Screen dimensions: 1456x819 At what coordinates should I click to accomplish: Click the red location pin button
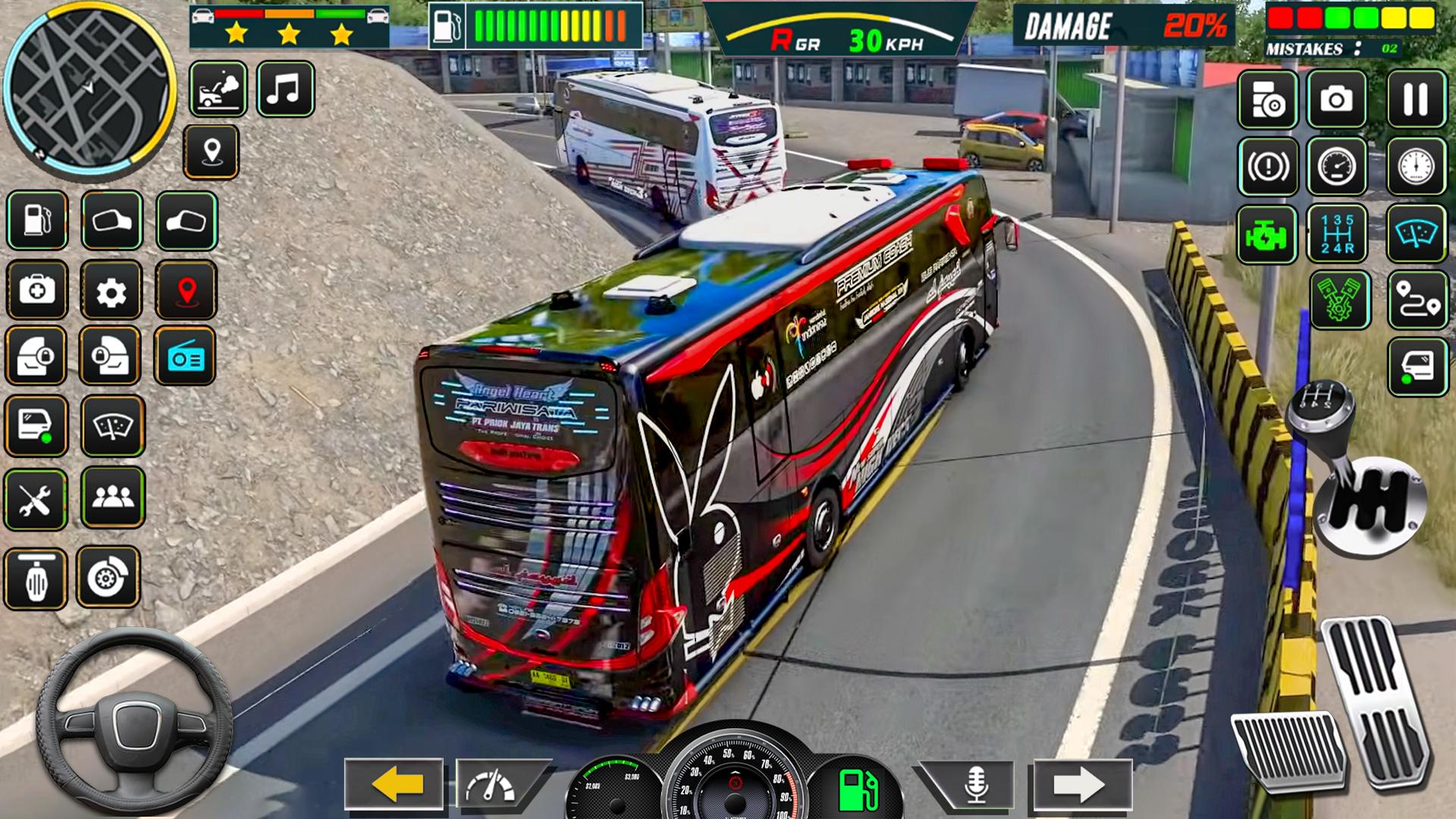coord(187,290)
